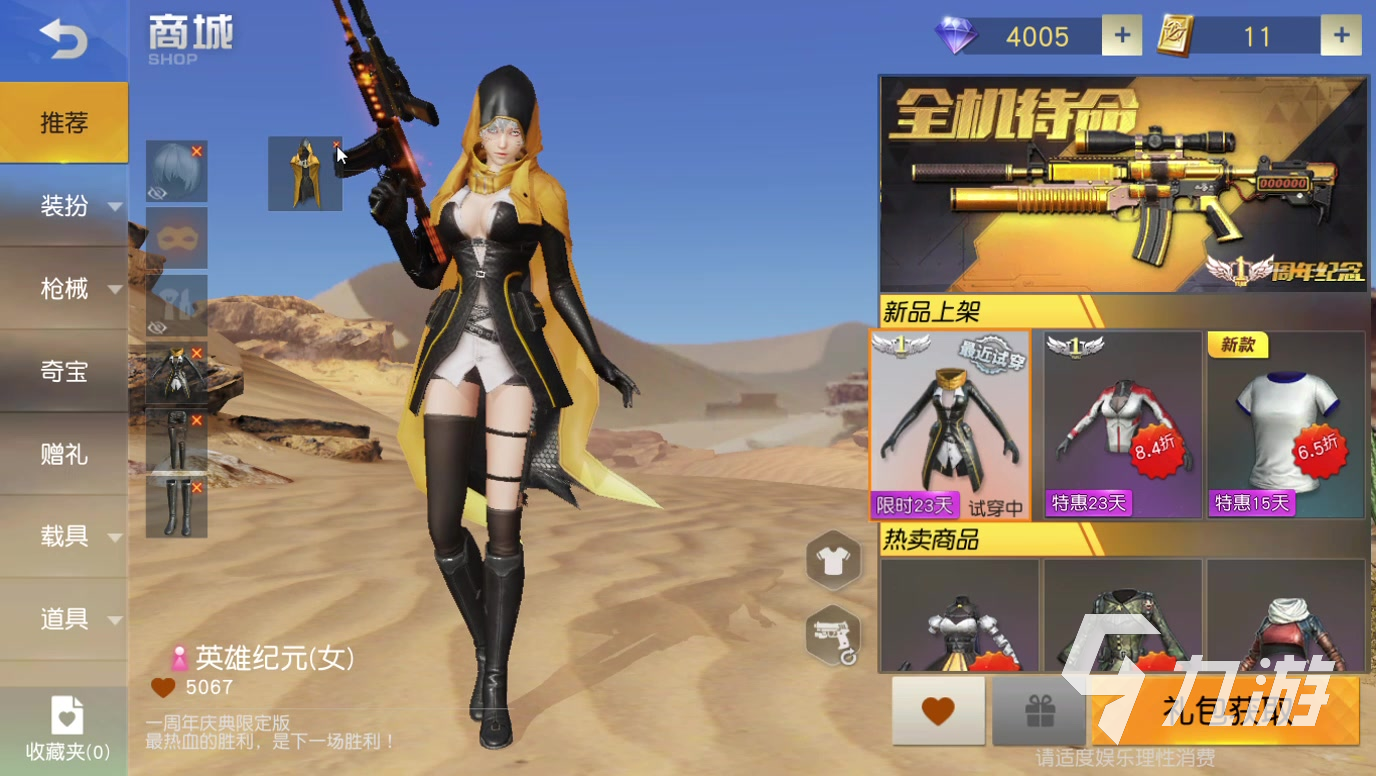Add more gold tickets with plus button
1376x776 pixels.
click(x=1341, y=36)
